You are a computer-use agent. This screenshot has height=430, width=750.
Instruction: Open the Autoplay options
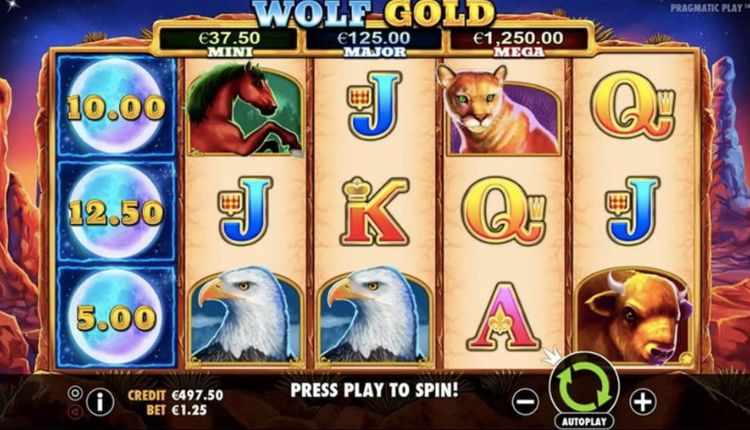pyautogui.click(x=585, y=422)
